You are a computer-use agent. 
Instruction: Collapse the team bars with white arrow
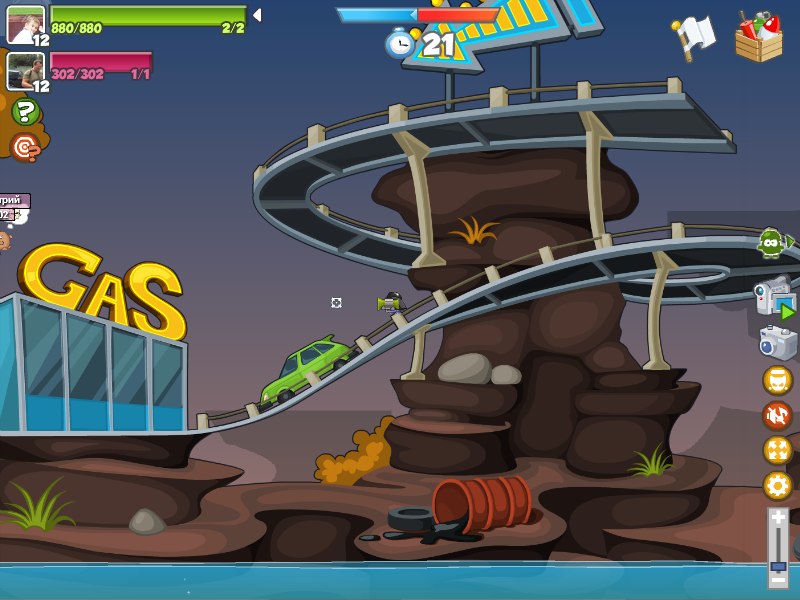click(257, 15)
